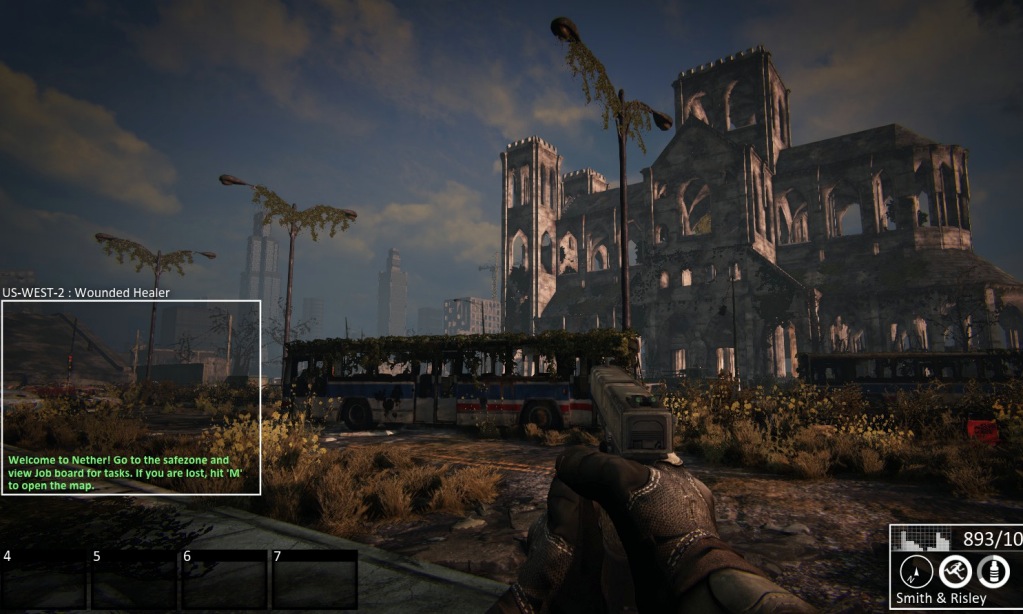Pick hotbar slot number 7
This screenshot has width=1023, height=614.
tap(314, 579)
